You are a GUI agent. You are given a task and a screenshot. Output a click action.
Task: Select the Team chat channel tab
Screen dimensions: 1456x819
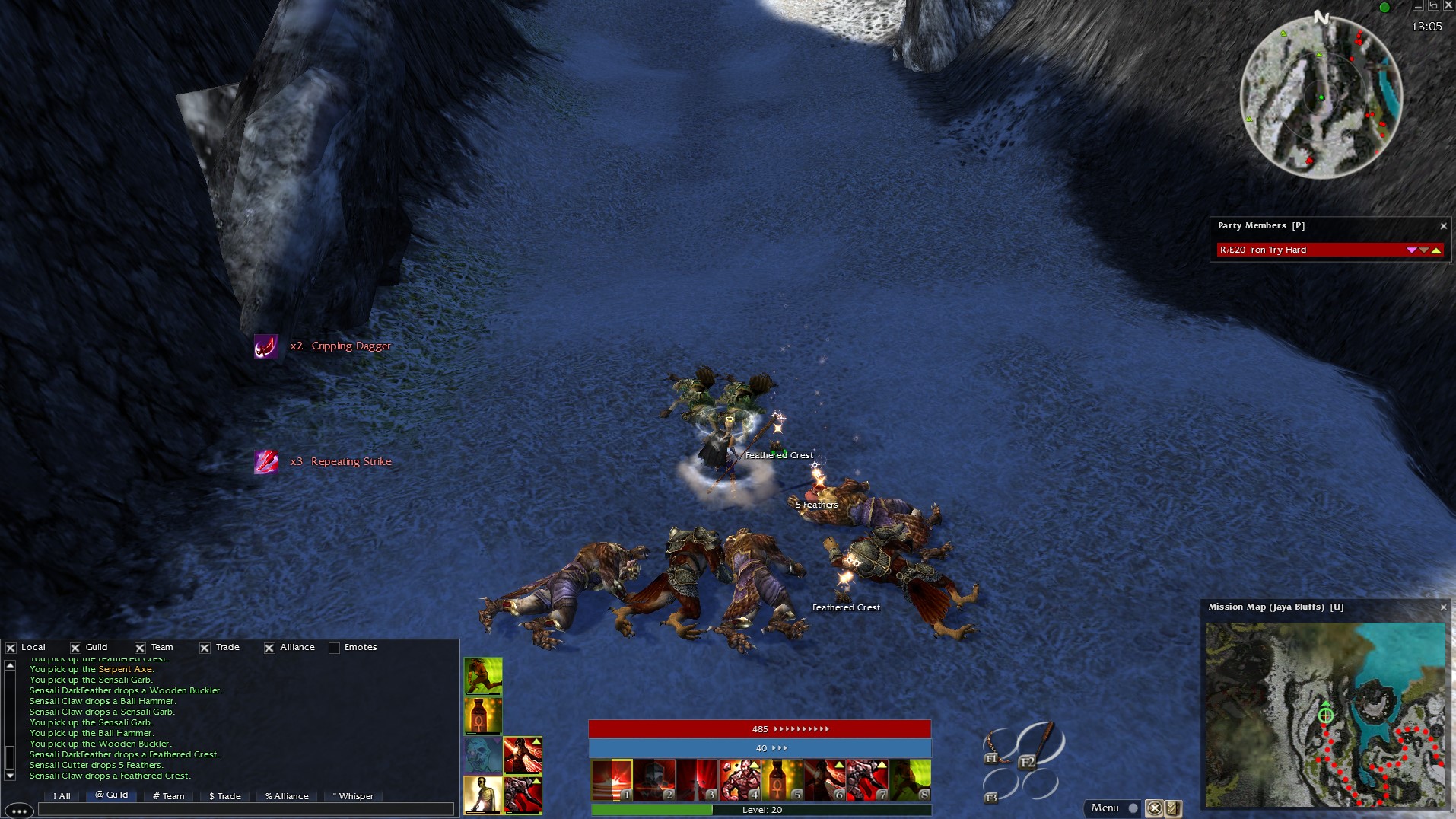point(169,796)
